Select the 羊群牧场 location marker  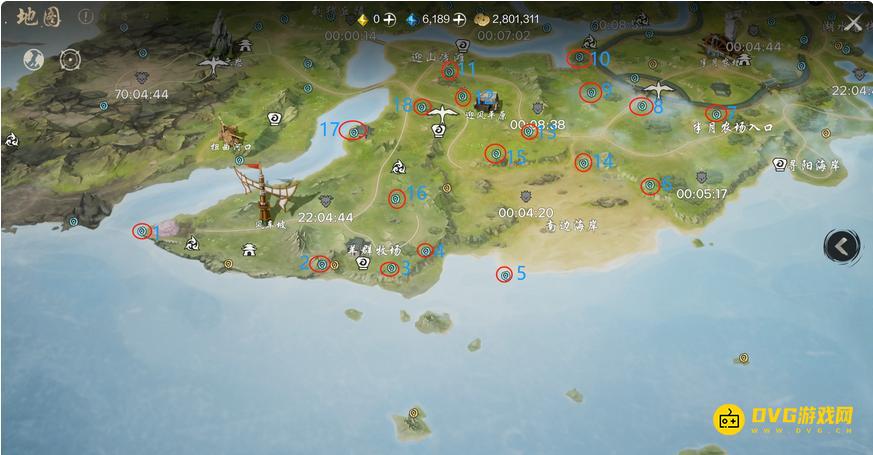(x=364, y=263)
